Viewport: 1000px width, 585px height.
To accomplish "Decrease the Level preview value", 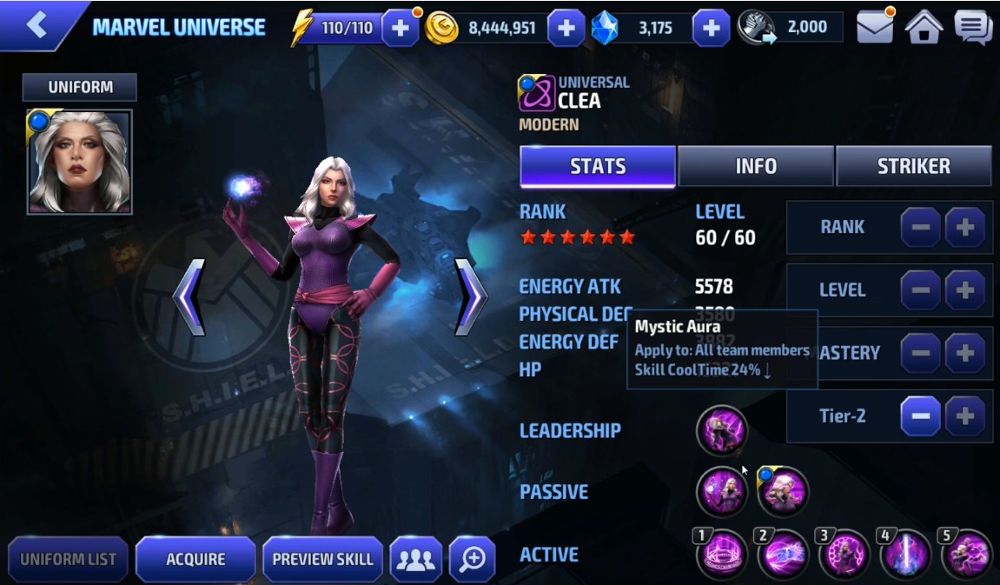I will 920,290.
